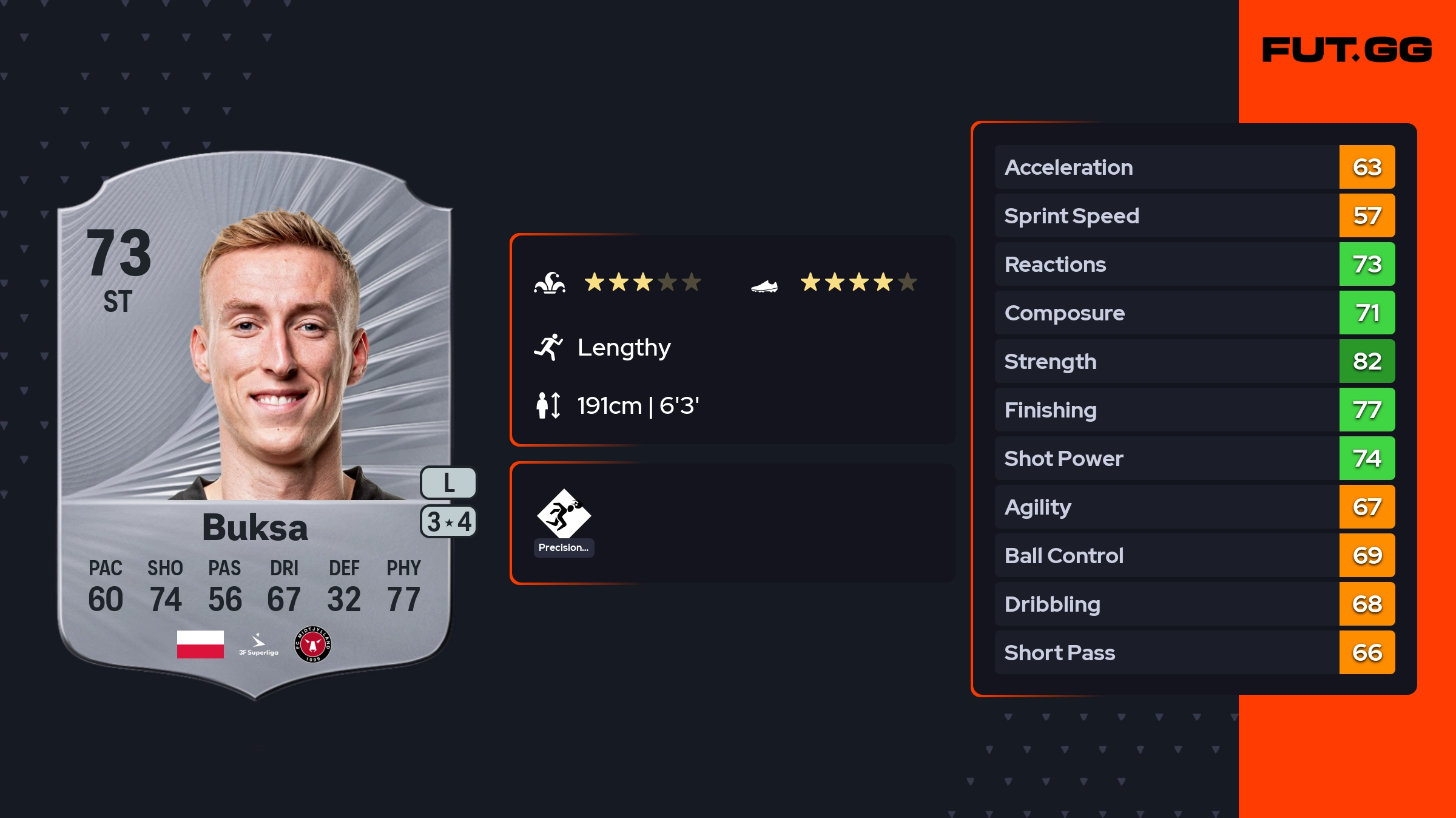The image size is (1456, 818).
Task: Open the FC Midtjylland club badge
Action: click(x=313, y=644)
